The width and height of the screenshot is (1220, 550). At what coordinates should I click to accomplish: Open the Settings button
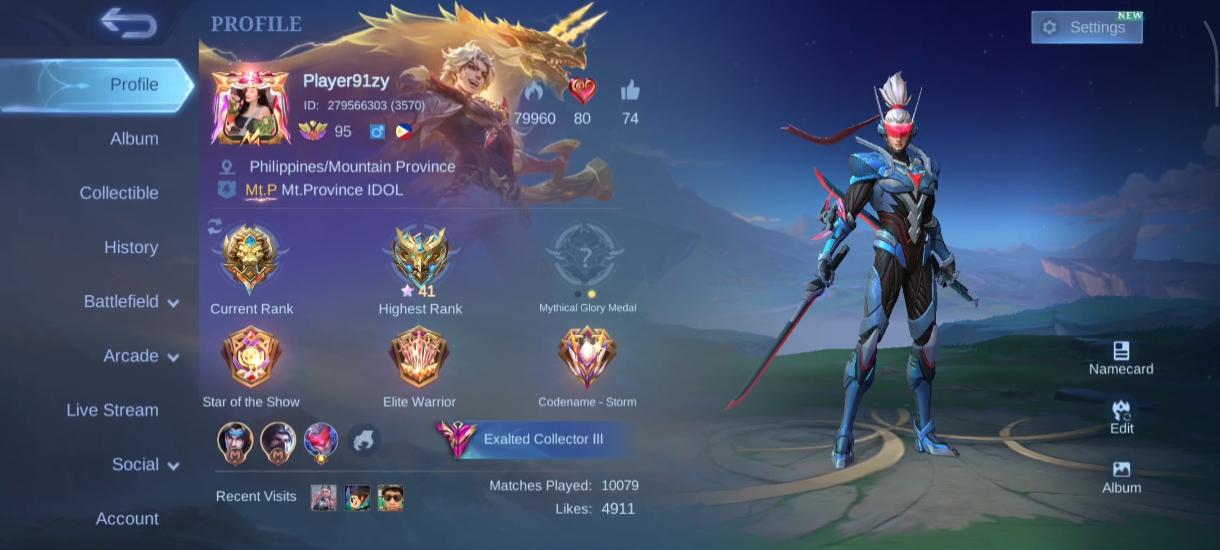[1086, 28]
